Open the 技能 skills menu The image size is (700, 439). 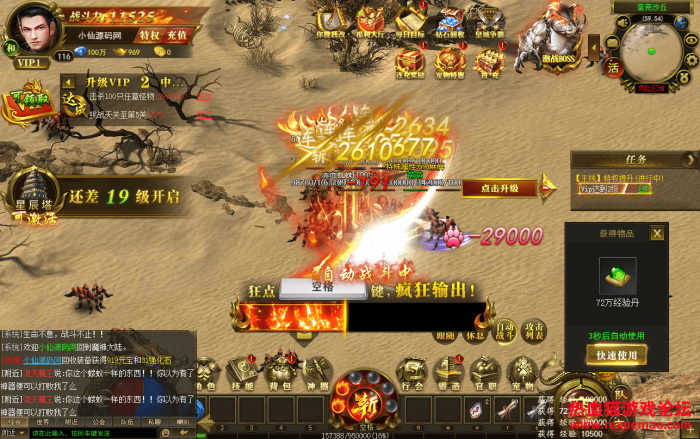point(243,374)
